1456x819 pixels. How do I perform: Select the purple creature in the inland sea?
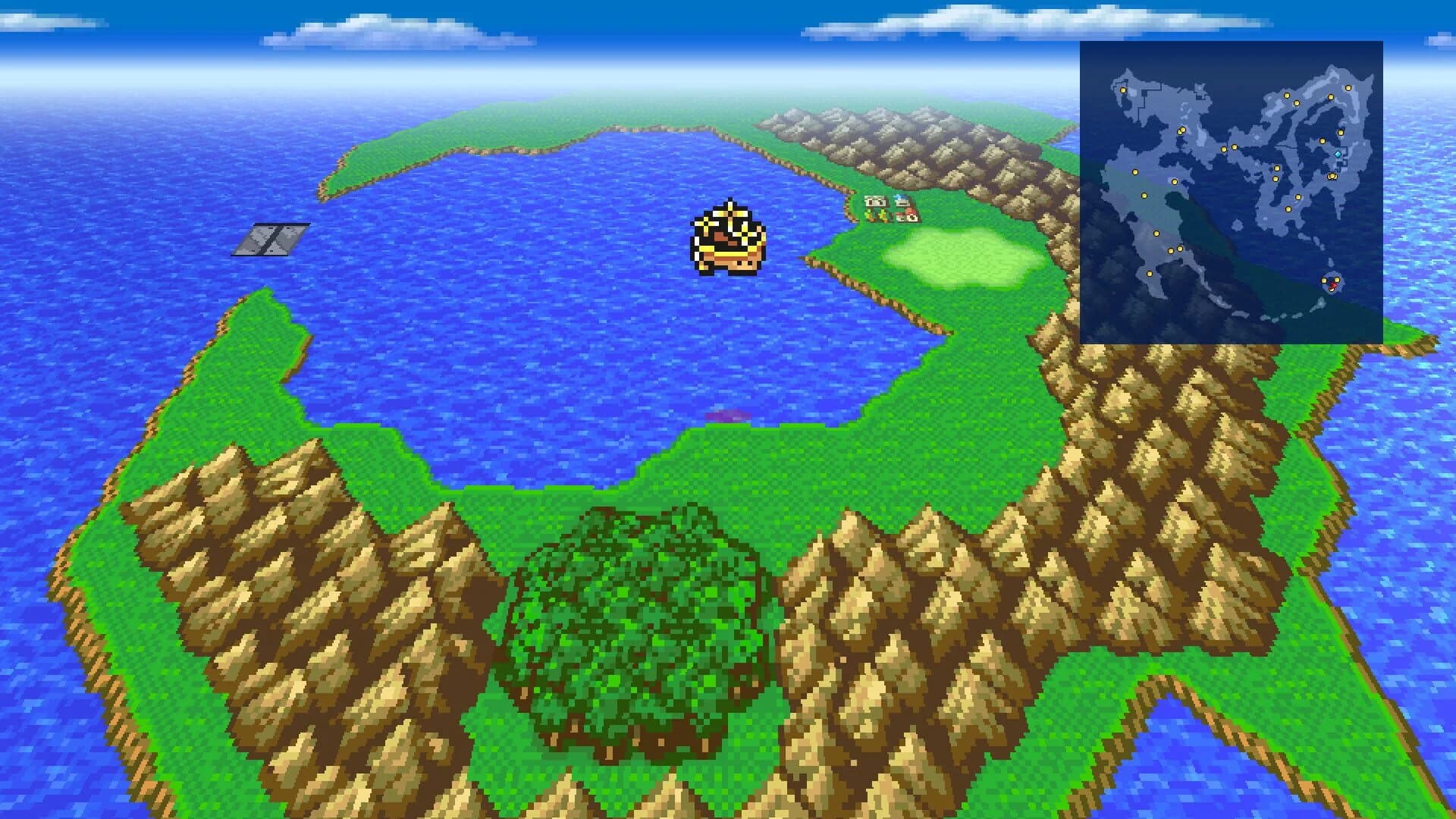(x=728, y=416)
